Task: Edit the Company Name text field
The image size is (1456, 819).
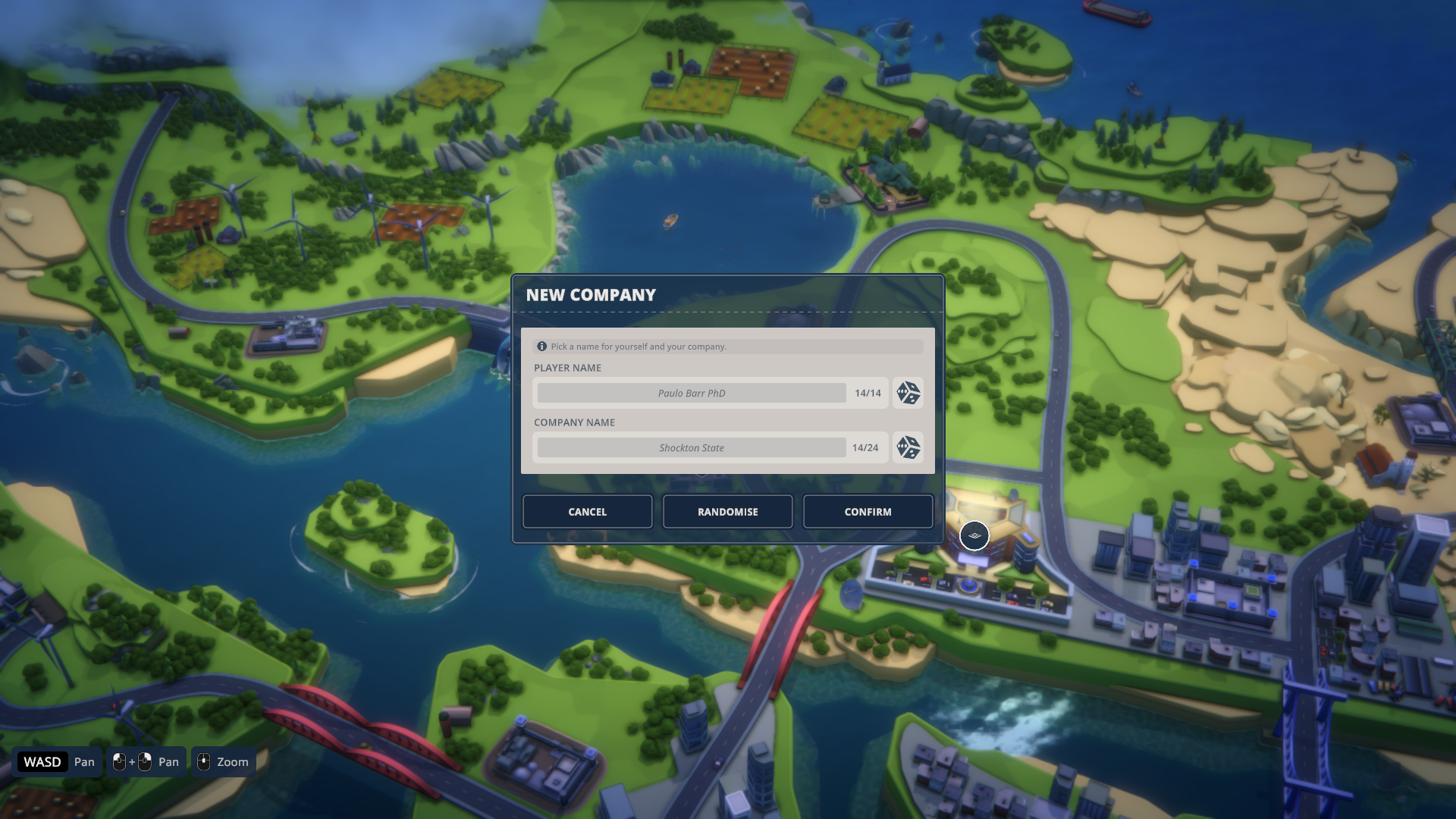Action: 691,447
